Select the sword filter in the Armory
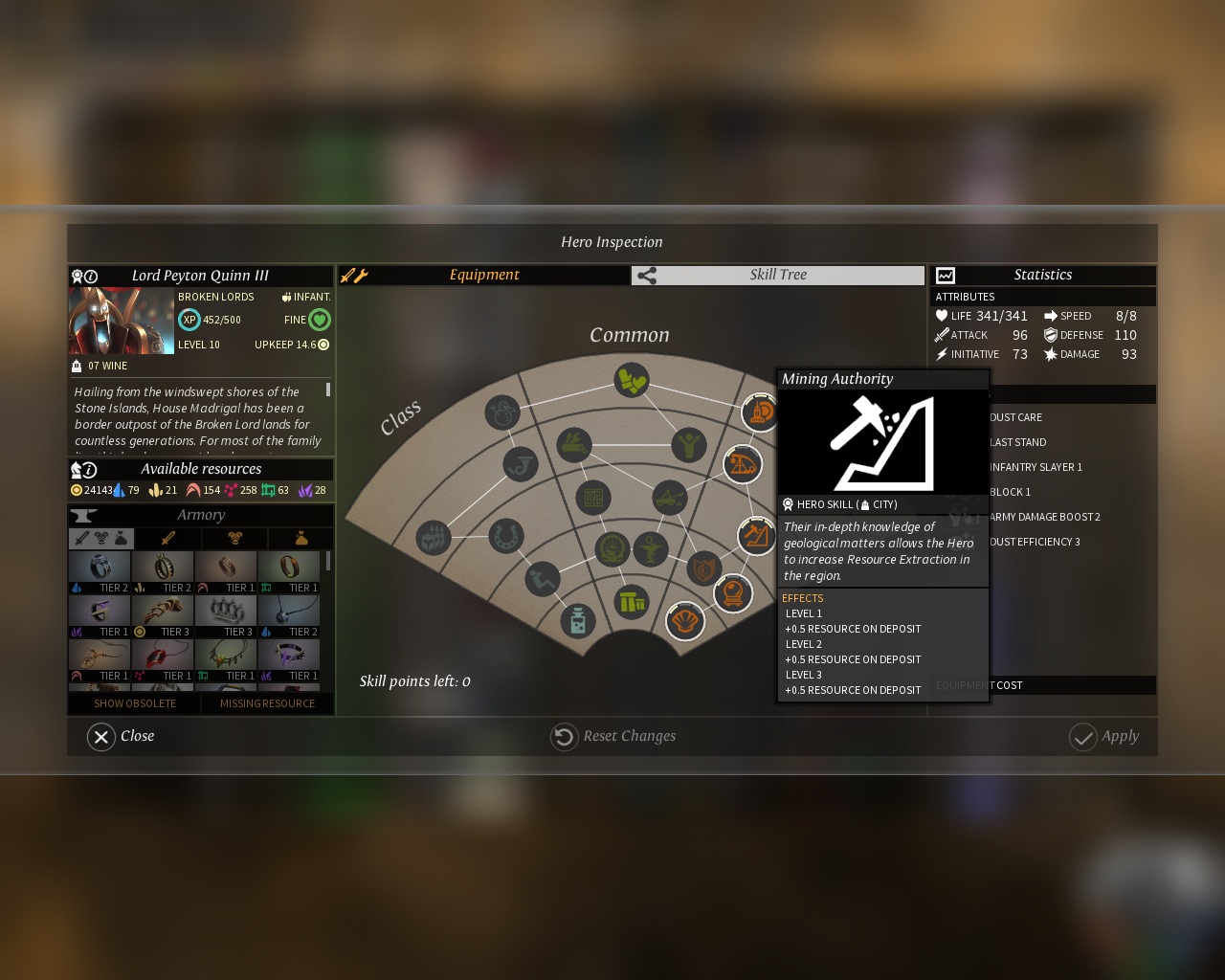1225x980 pixels. 169,538
